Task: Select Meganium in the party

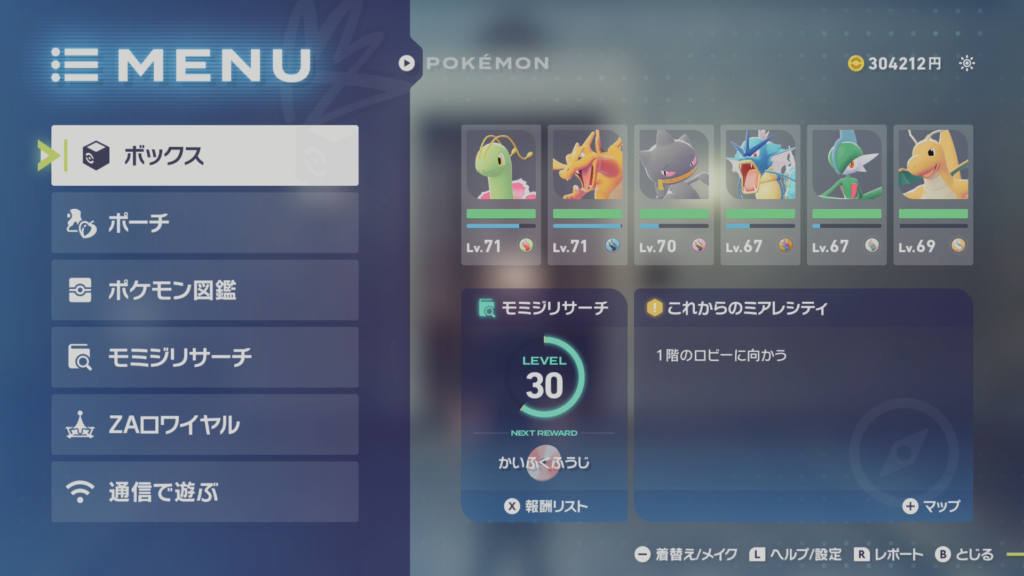Action: 501,194
